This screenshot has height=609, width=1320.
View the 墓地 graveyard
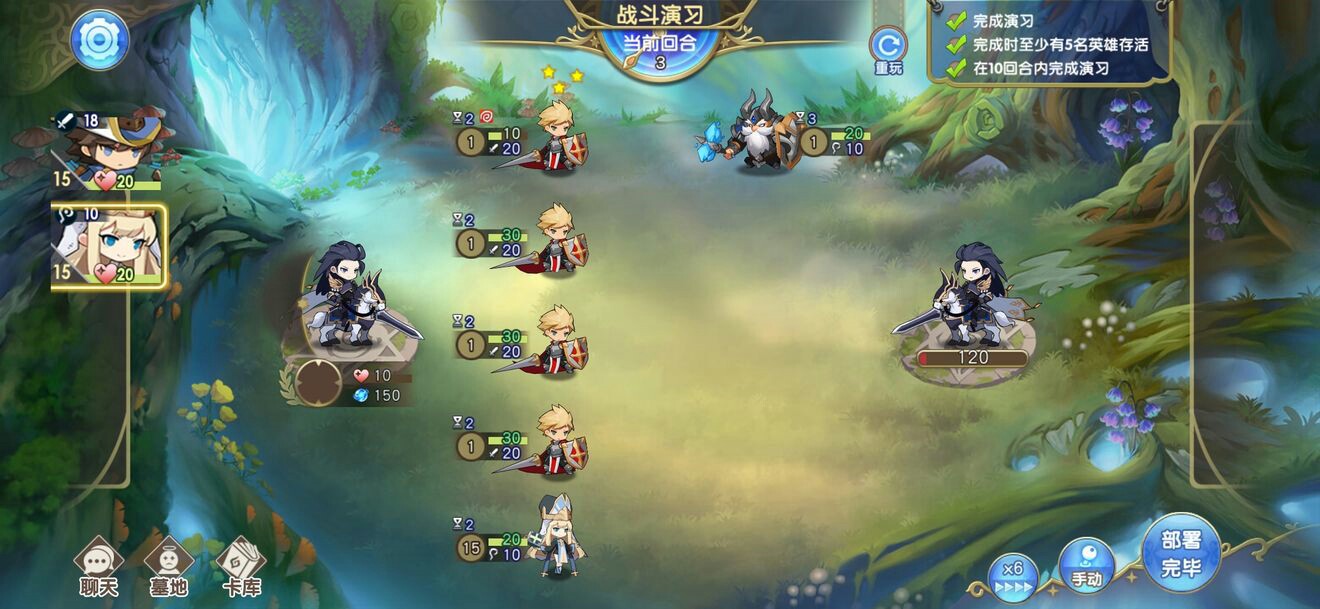168,566
